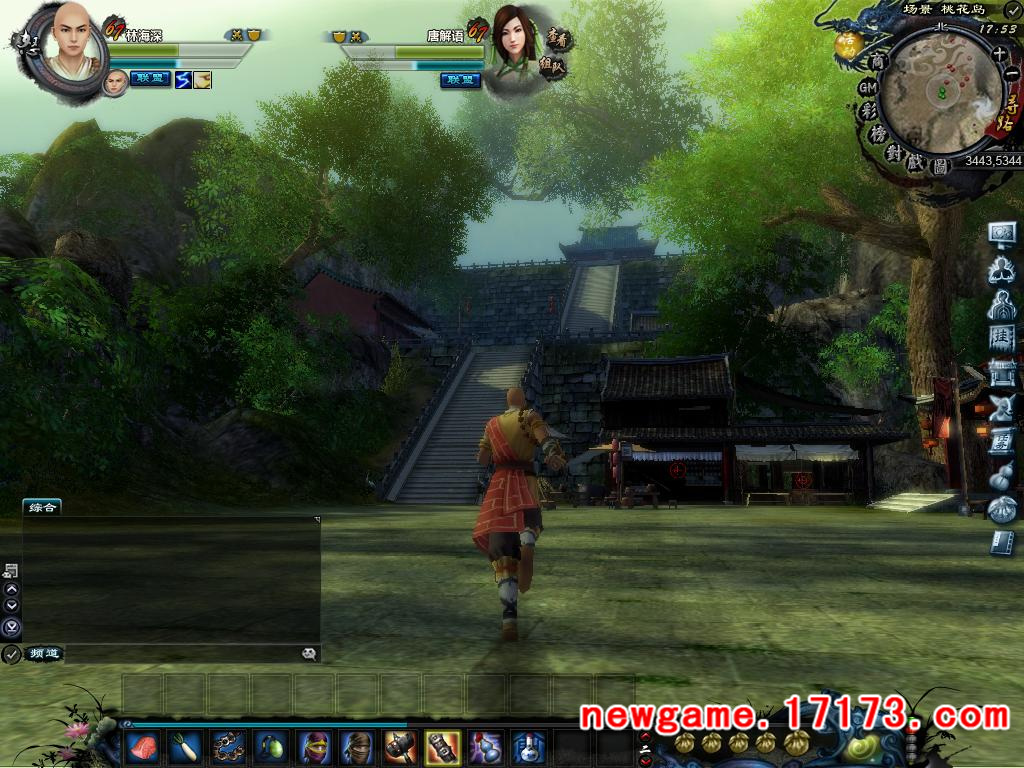
Task: Activate the war hammer skill in the hotbar
Action: coord(399,747)
